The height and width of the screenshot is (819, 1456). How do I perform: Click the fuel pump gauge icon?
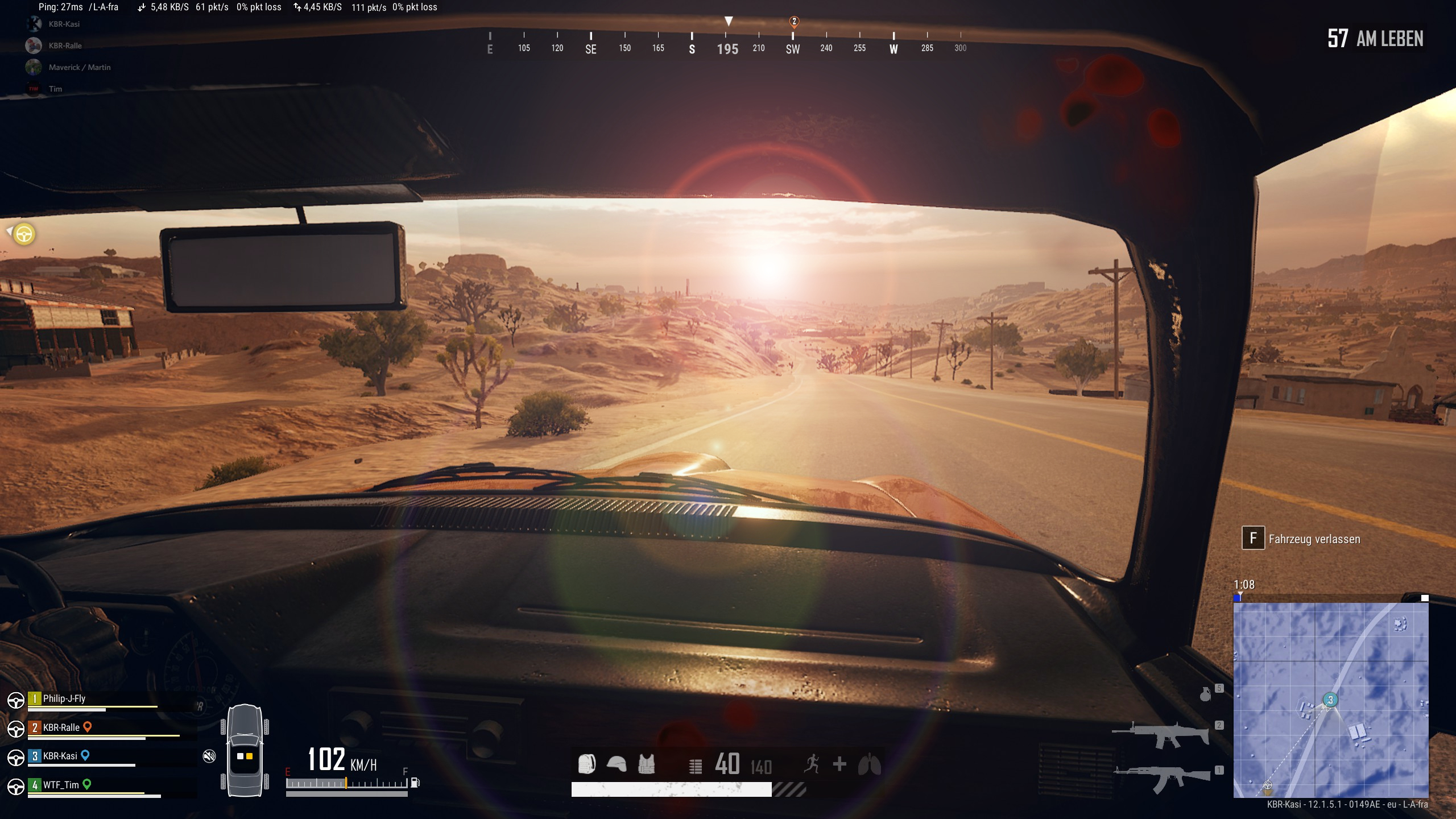[x=415, y=783]
